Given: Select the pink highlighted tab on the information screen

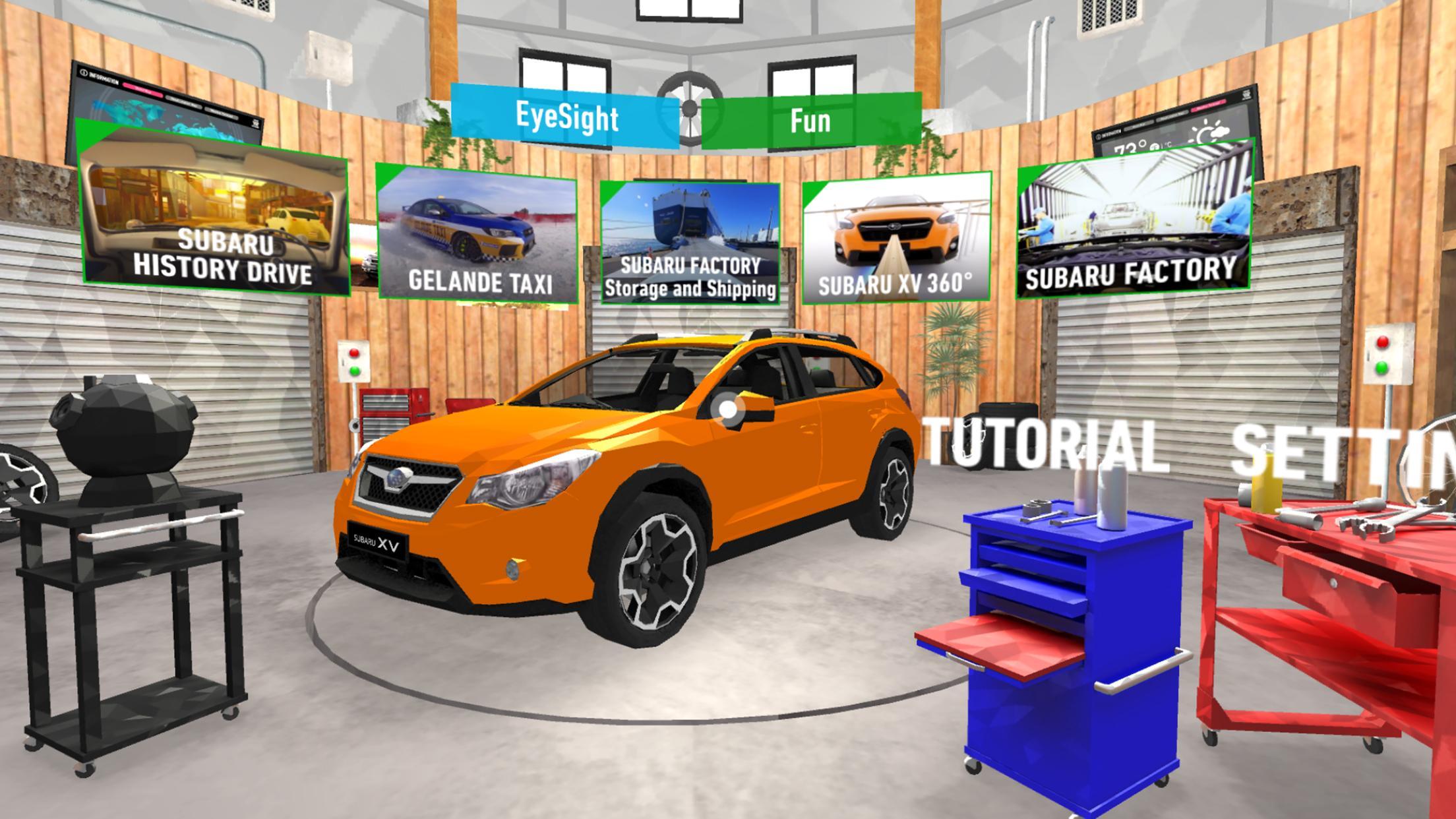Looking at the screenshot, I should pos(143,90).
